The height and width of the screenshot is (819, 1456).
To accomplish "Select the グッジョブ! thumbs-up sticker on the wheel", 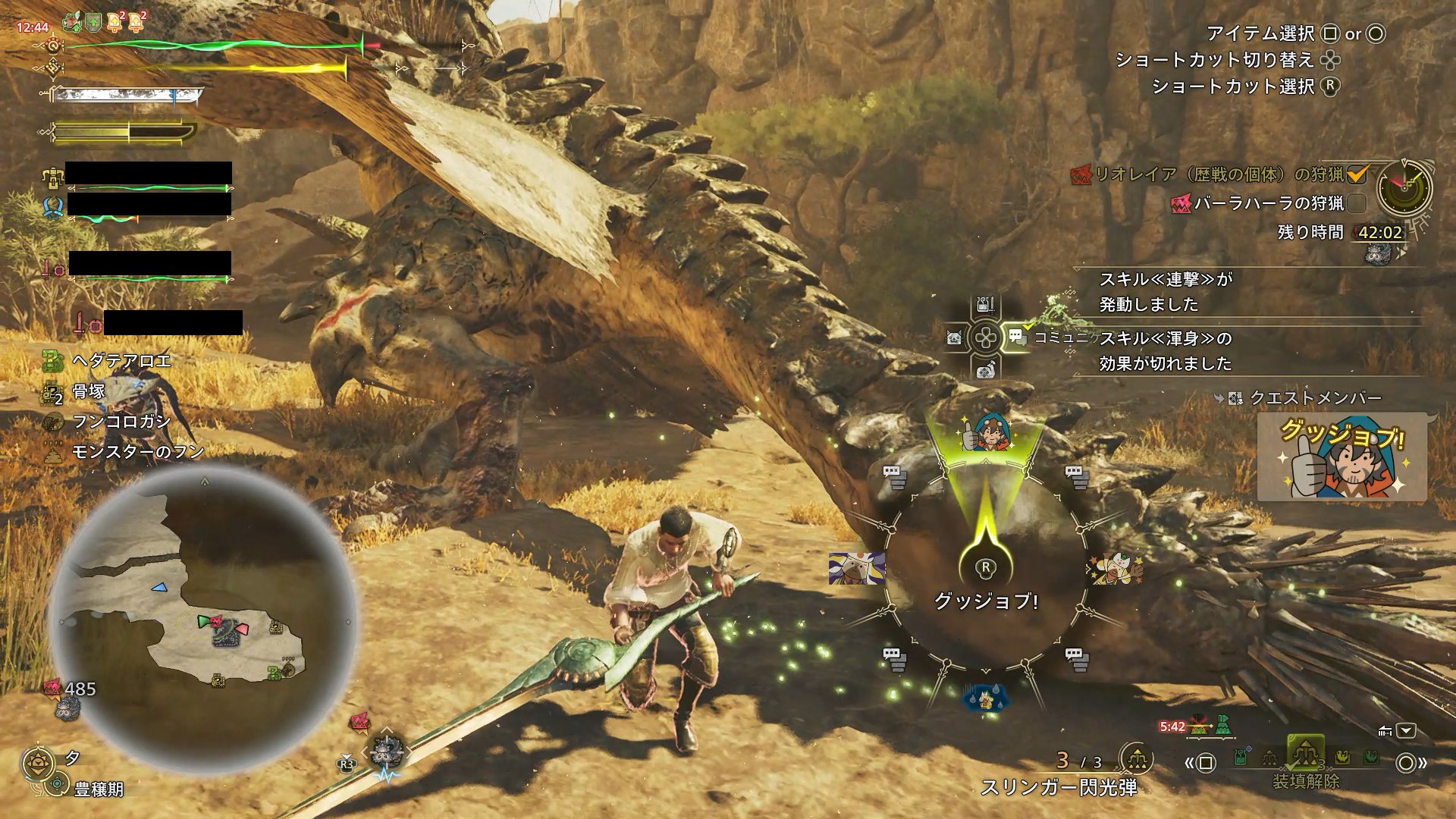I will (985, 433).
